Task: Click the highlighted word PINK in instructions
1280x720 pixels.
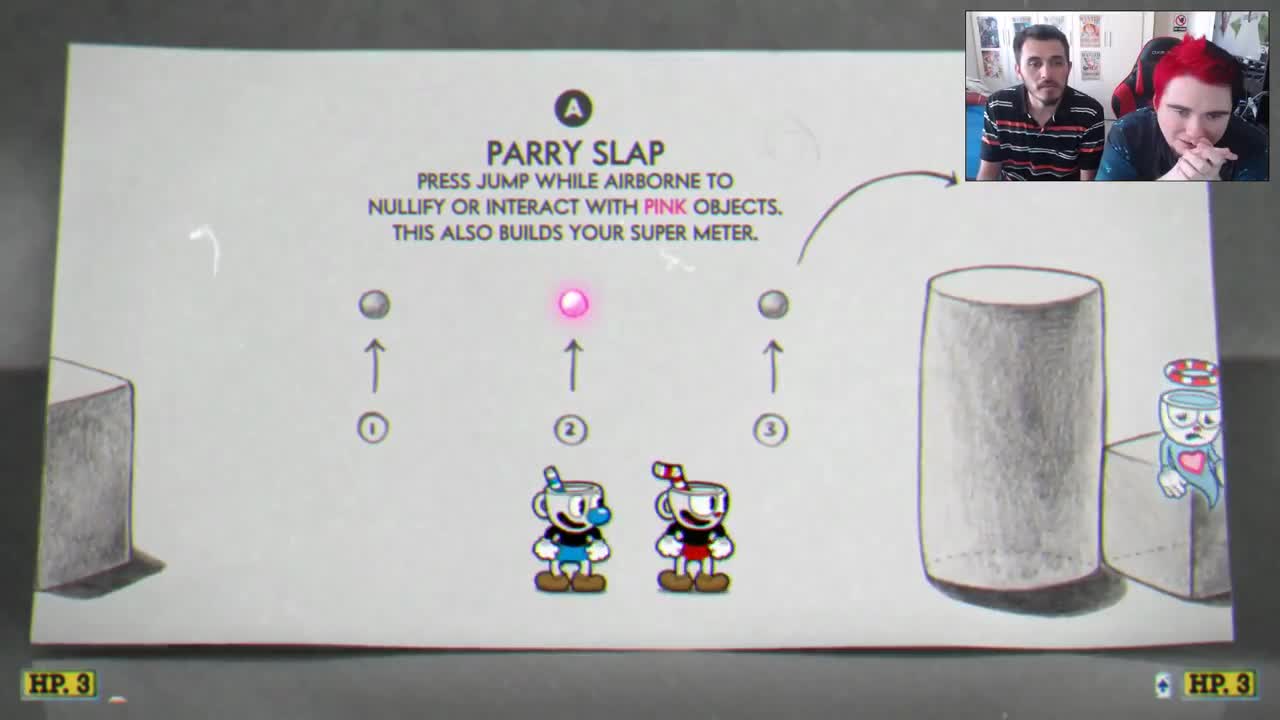Action: tap(665, 208)
